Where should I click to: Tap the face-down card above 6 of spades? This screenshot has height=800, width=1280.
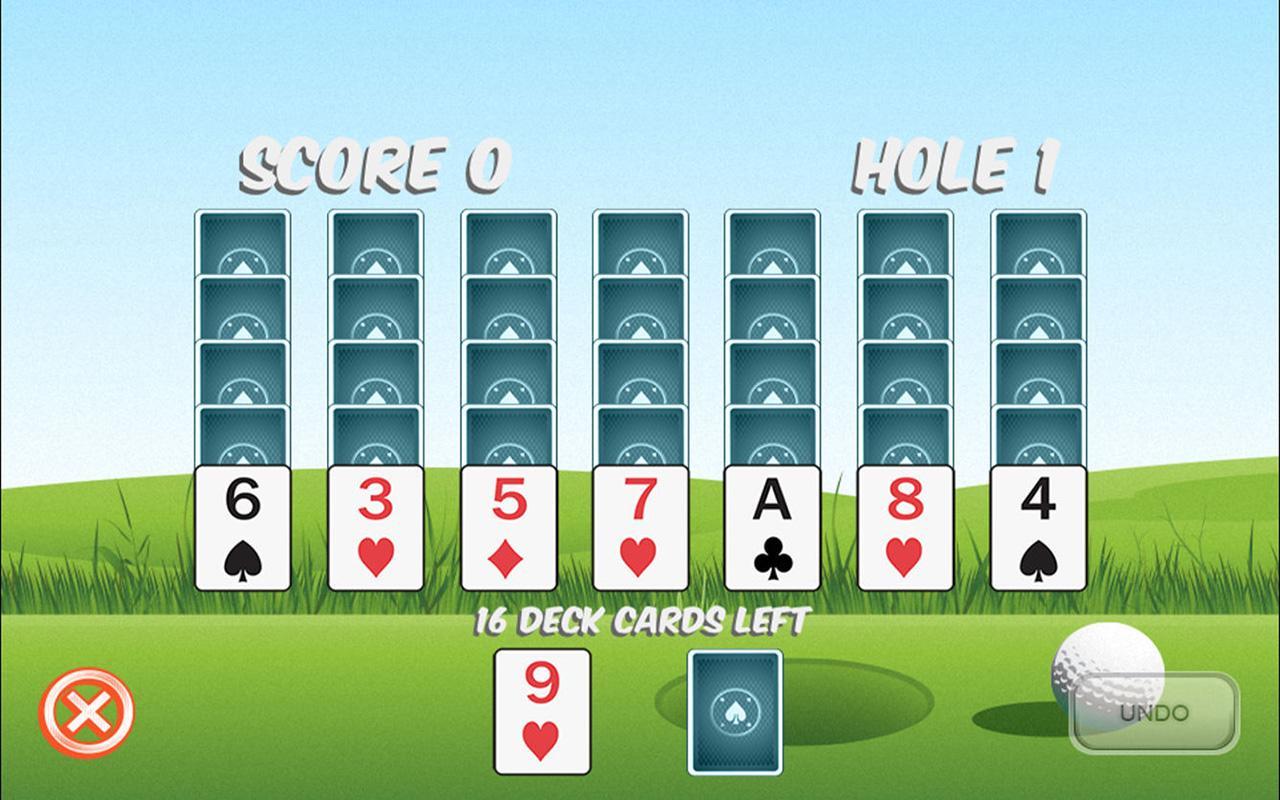241,435
